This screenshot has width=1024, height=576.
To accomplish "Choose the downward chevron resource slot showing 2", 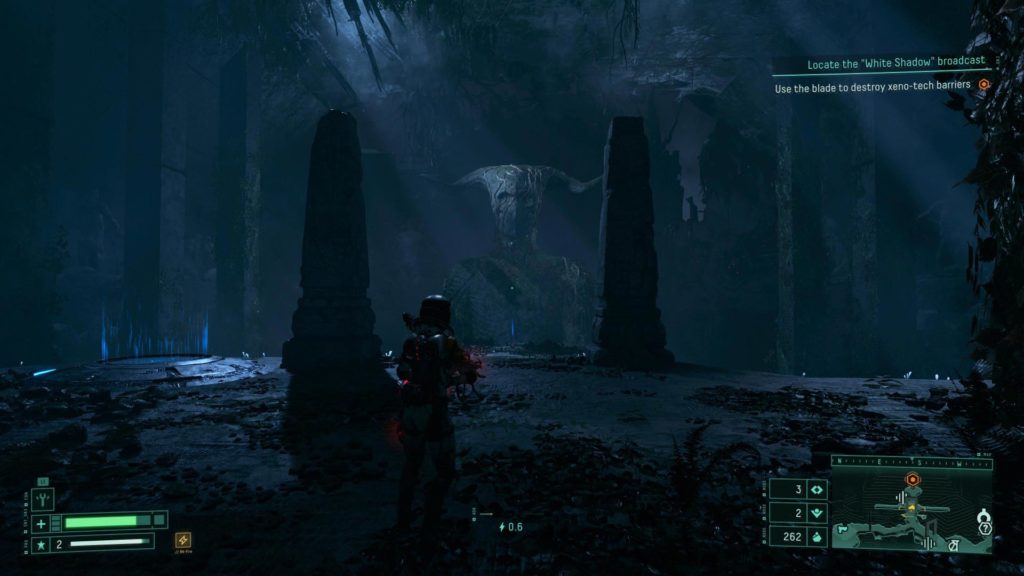I will (816, 514).
